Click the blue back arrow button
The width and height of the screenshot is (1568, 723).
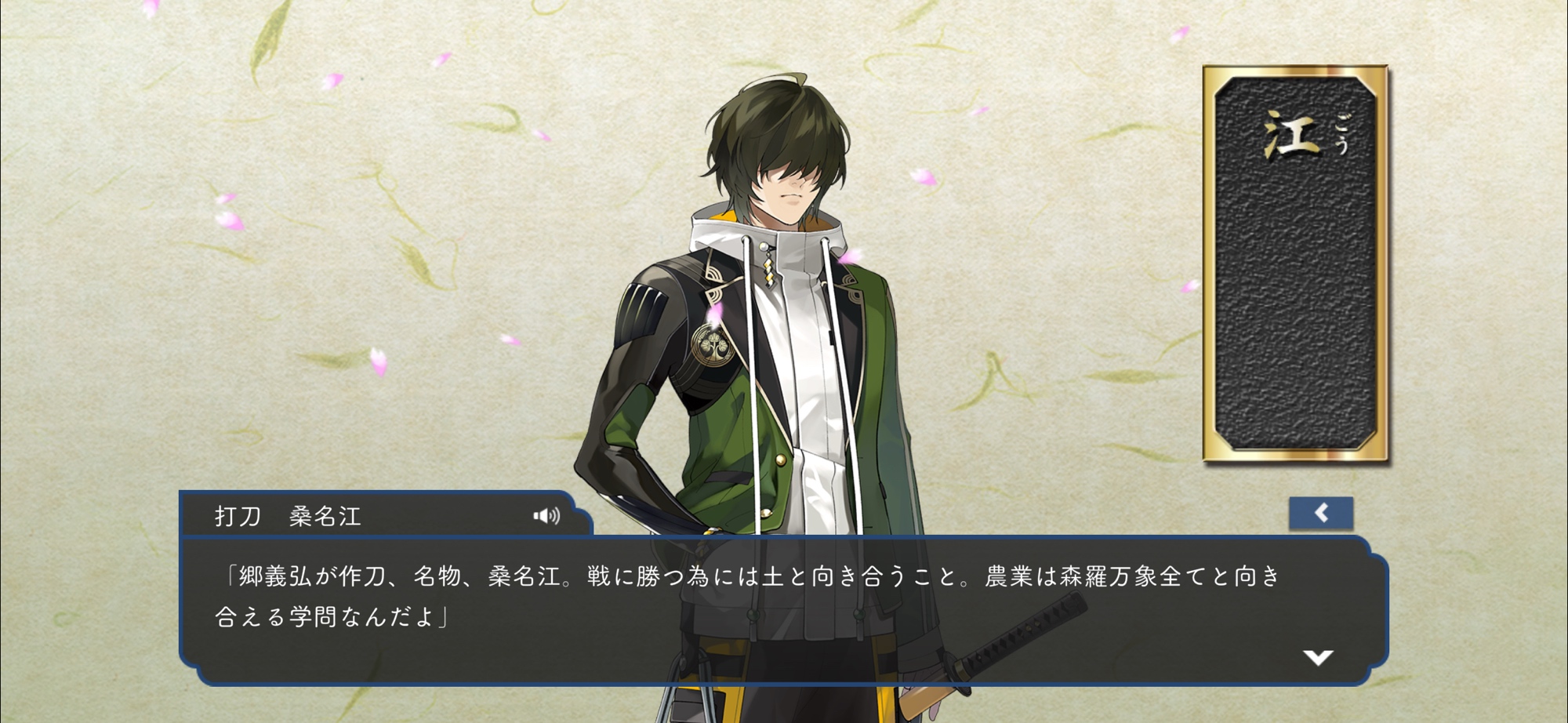(1321, 513)
